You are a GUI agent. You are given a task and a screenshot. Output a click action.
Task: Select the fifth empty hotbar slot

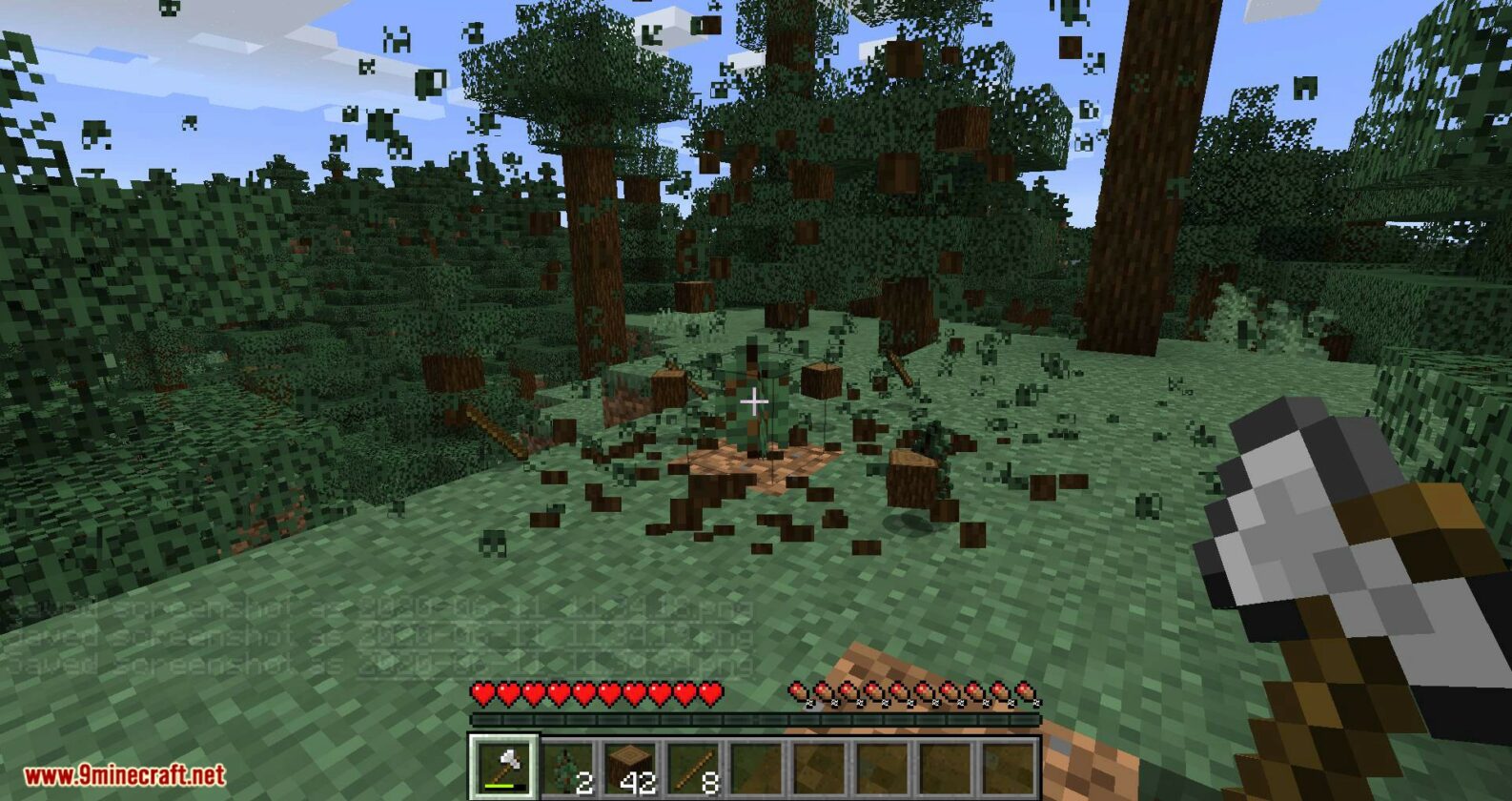pos(757,763)
